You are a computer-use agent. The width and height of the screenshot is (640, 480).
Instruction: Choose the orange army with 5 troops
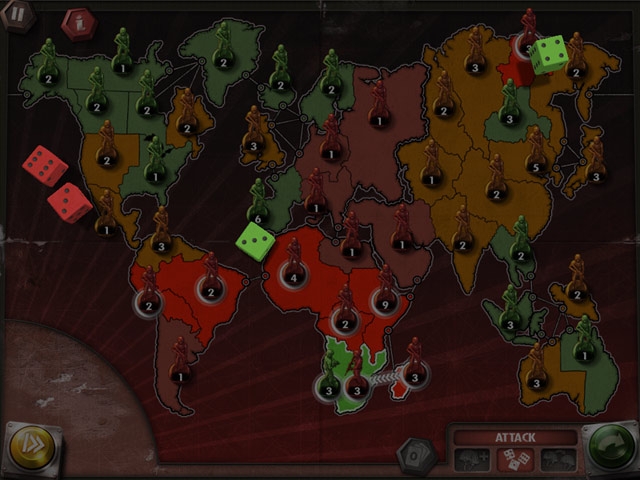pyautogui.click(x=538, y=165)
